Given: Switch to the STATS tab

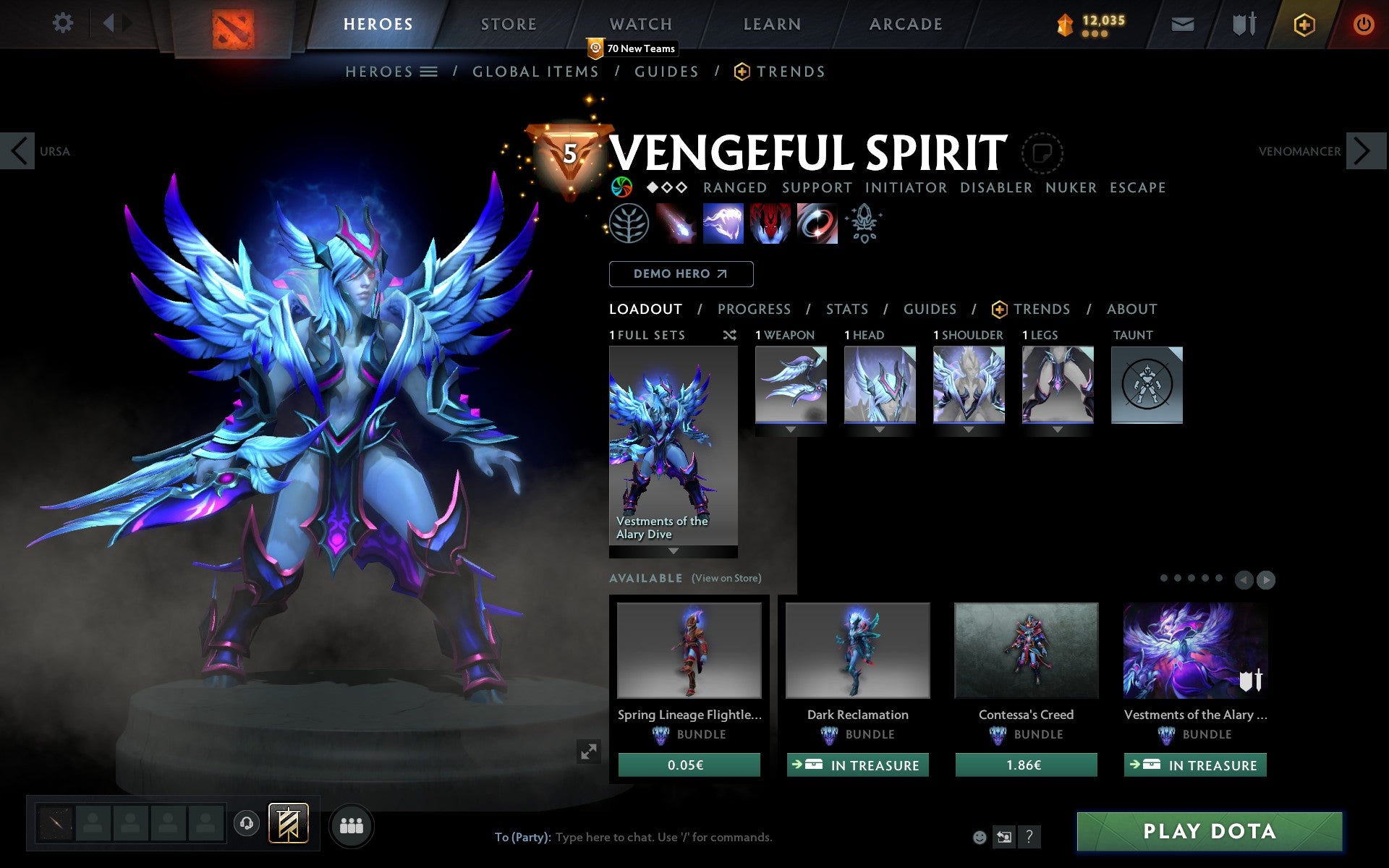Looking at the screenshot, I should pos(846,309).
